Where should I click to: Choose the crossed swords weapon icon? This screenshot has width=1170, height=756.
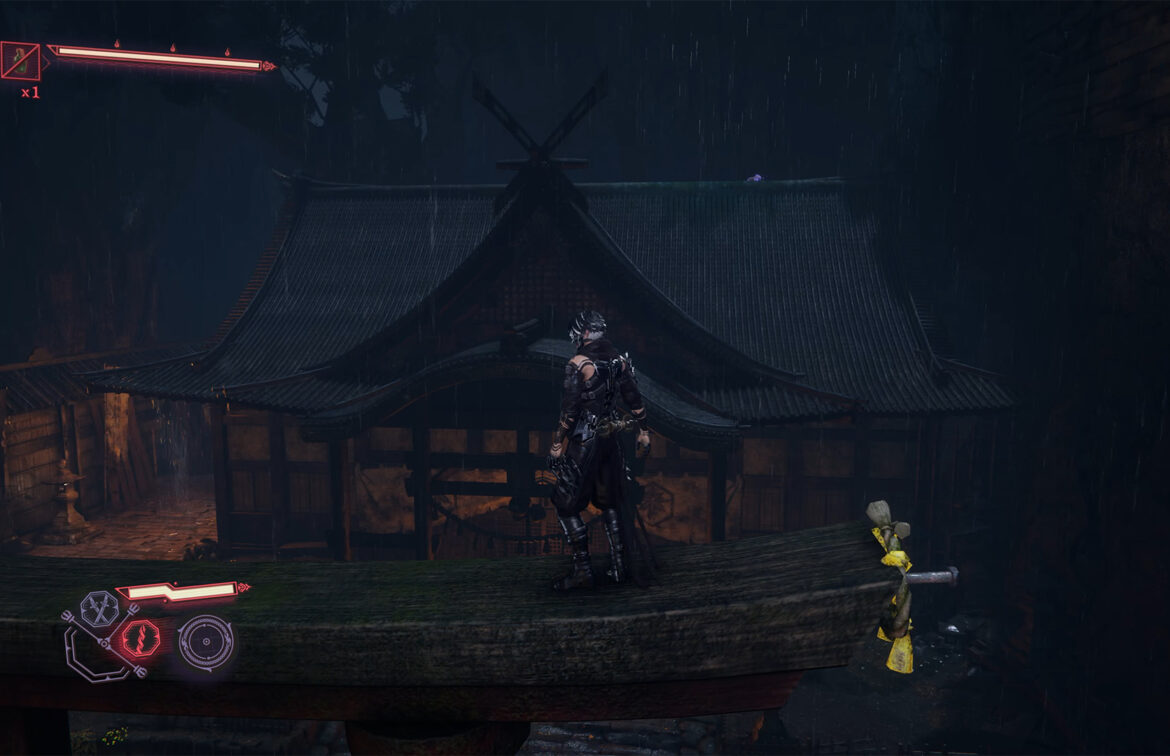tap(99, 608)
